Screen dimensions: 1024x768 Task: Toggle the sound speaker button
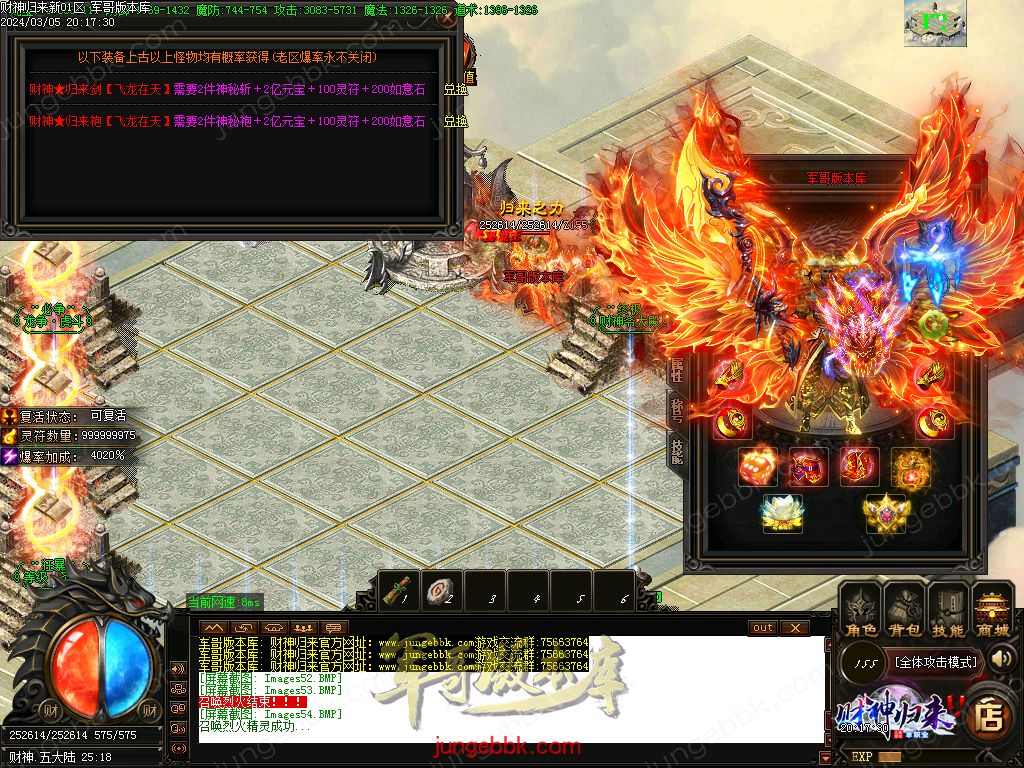(1001, 658)
